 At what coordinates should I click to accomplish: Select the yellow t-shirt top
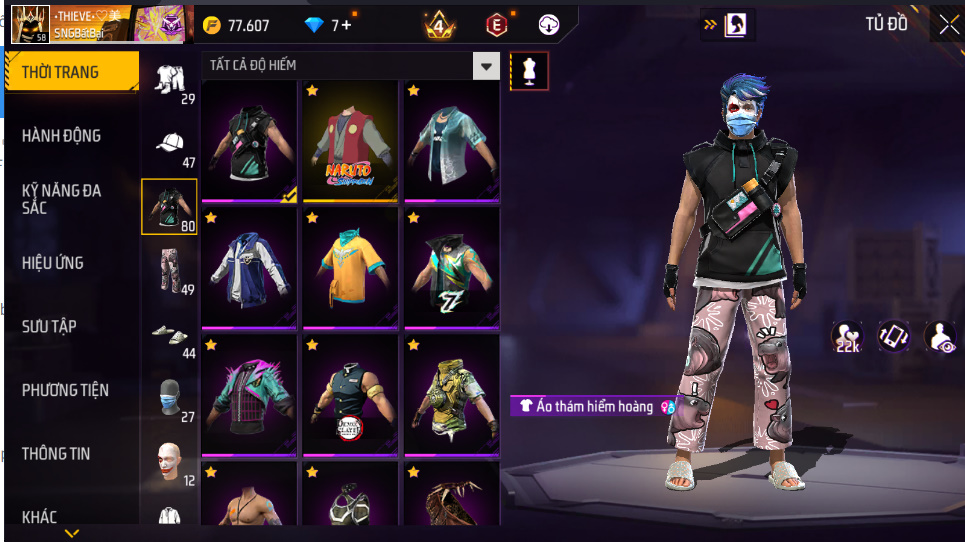[x=350, y=267]
